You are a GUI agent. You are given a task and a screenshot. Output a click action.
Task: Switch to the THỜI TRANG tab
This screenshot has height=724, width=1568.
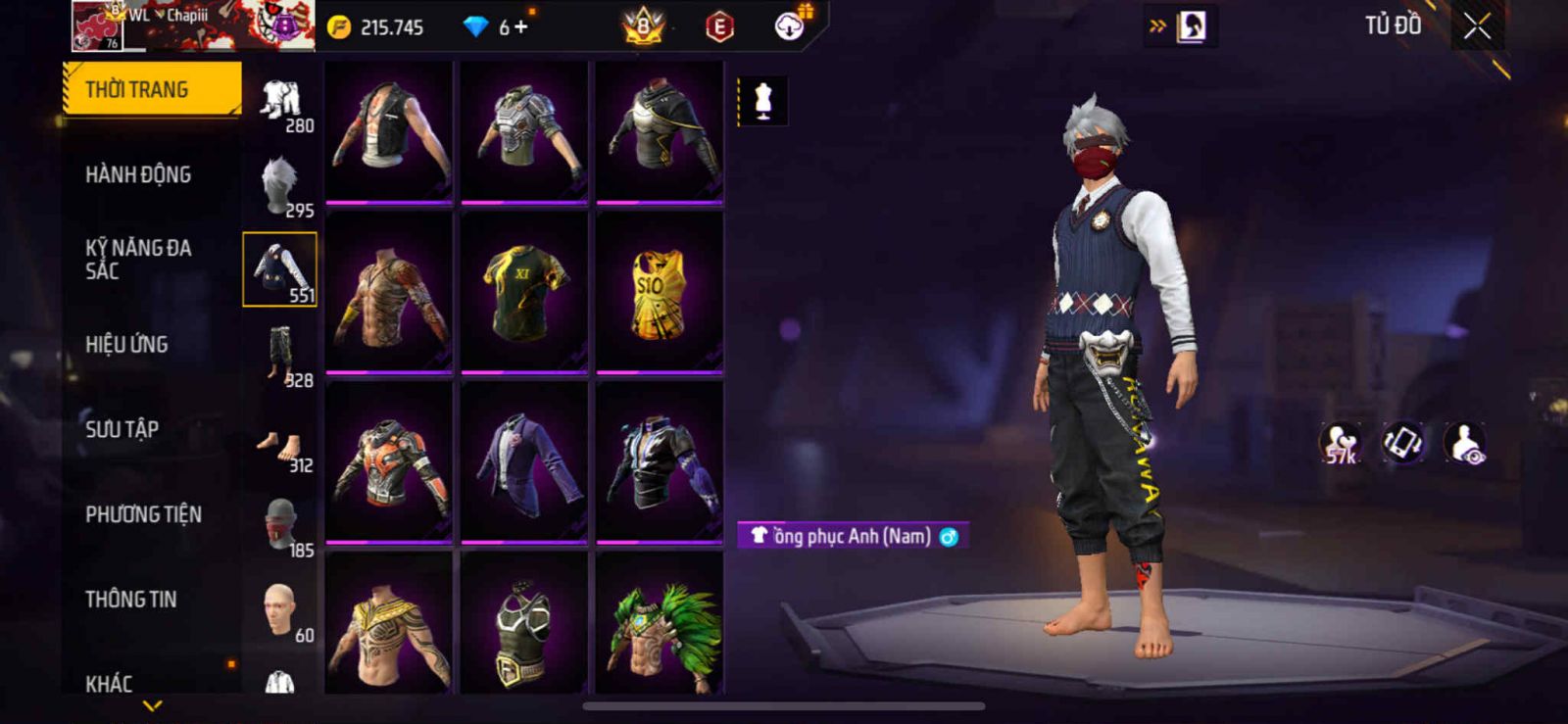151,89
